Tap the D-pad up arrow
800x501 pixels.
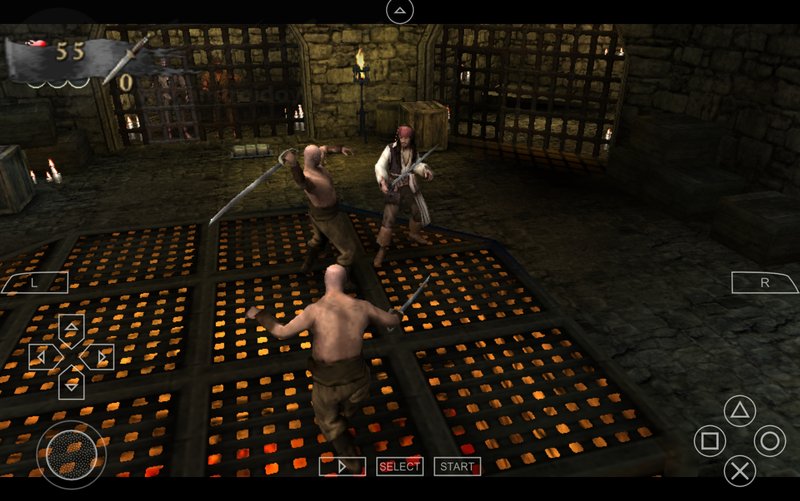tap(71, 328)
